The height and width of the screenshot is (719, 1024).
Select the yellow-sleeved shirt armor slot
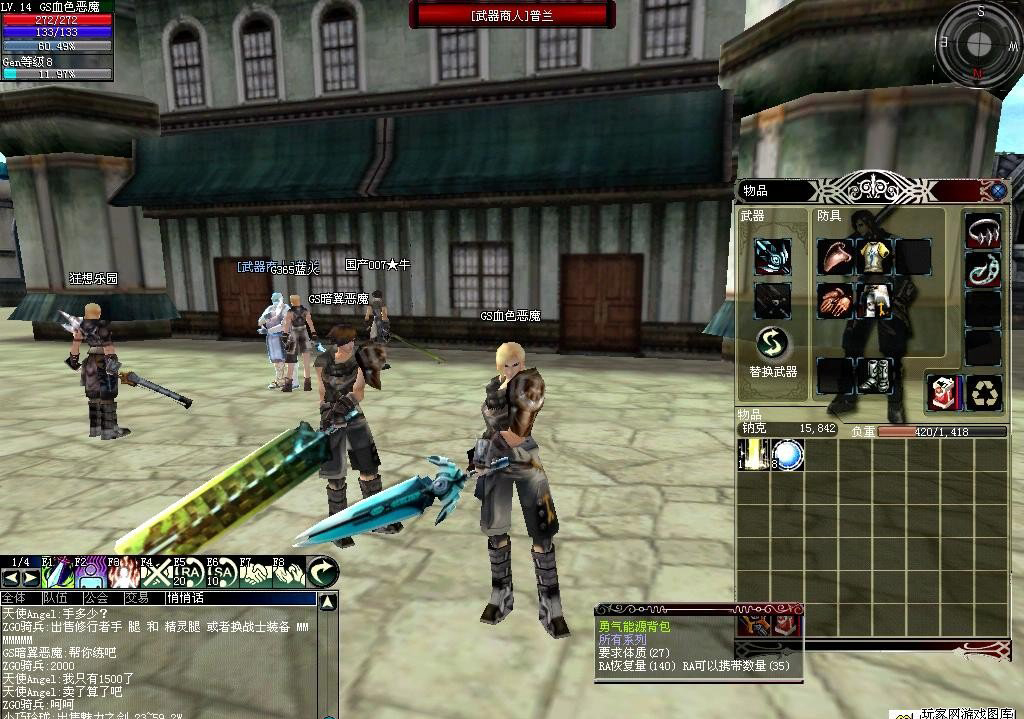(874, 257)
